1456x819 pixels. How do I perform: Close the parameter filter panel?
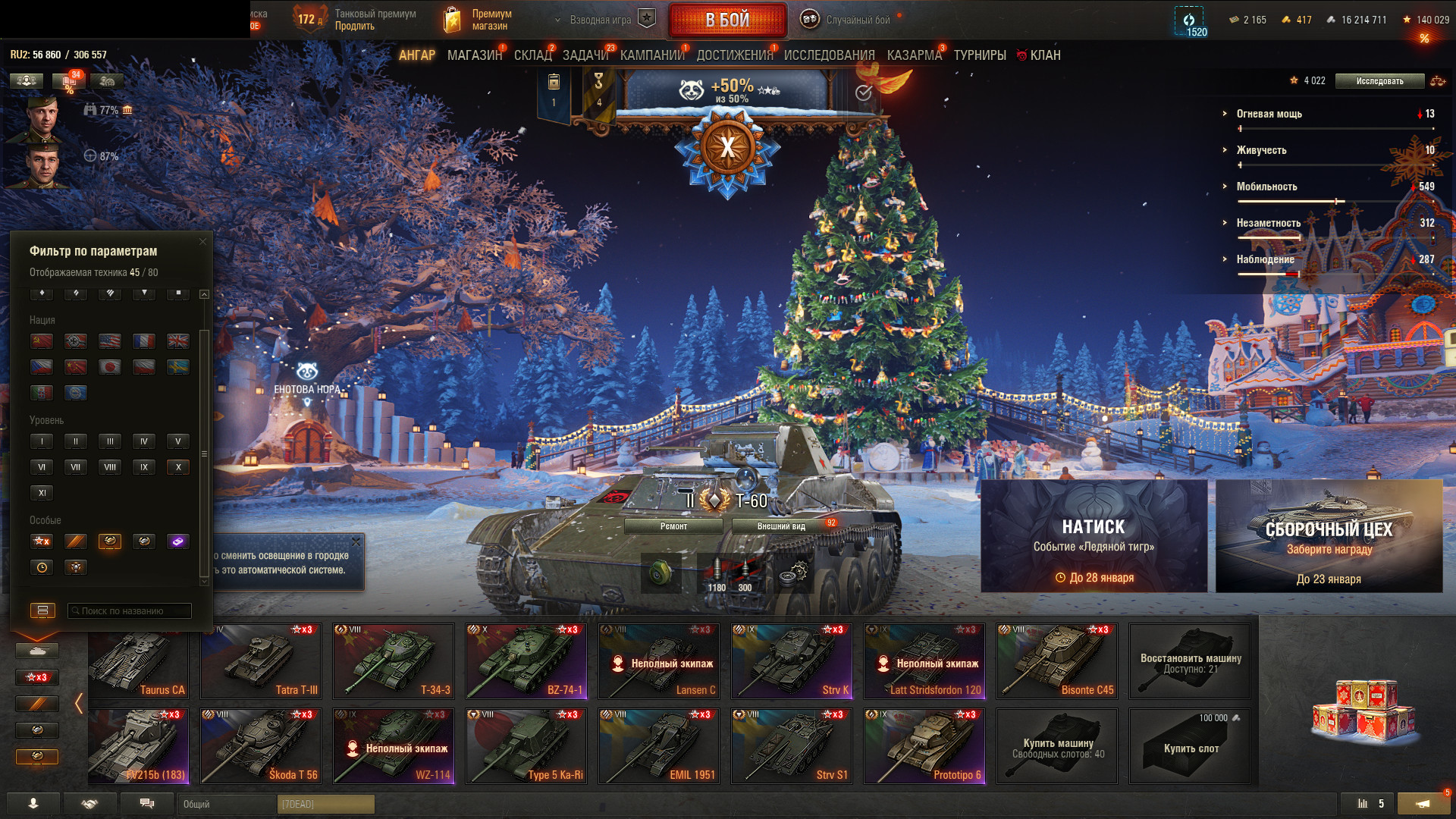point(202,242)
